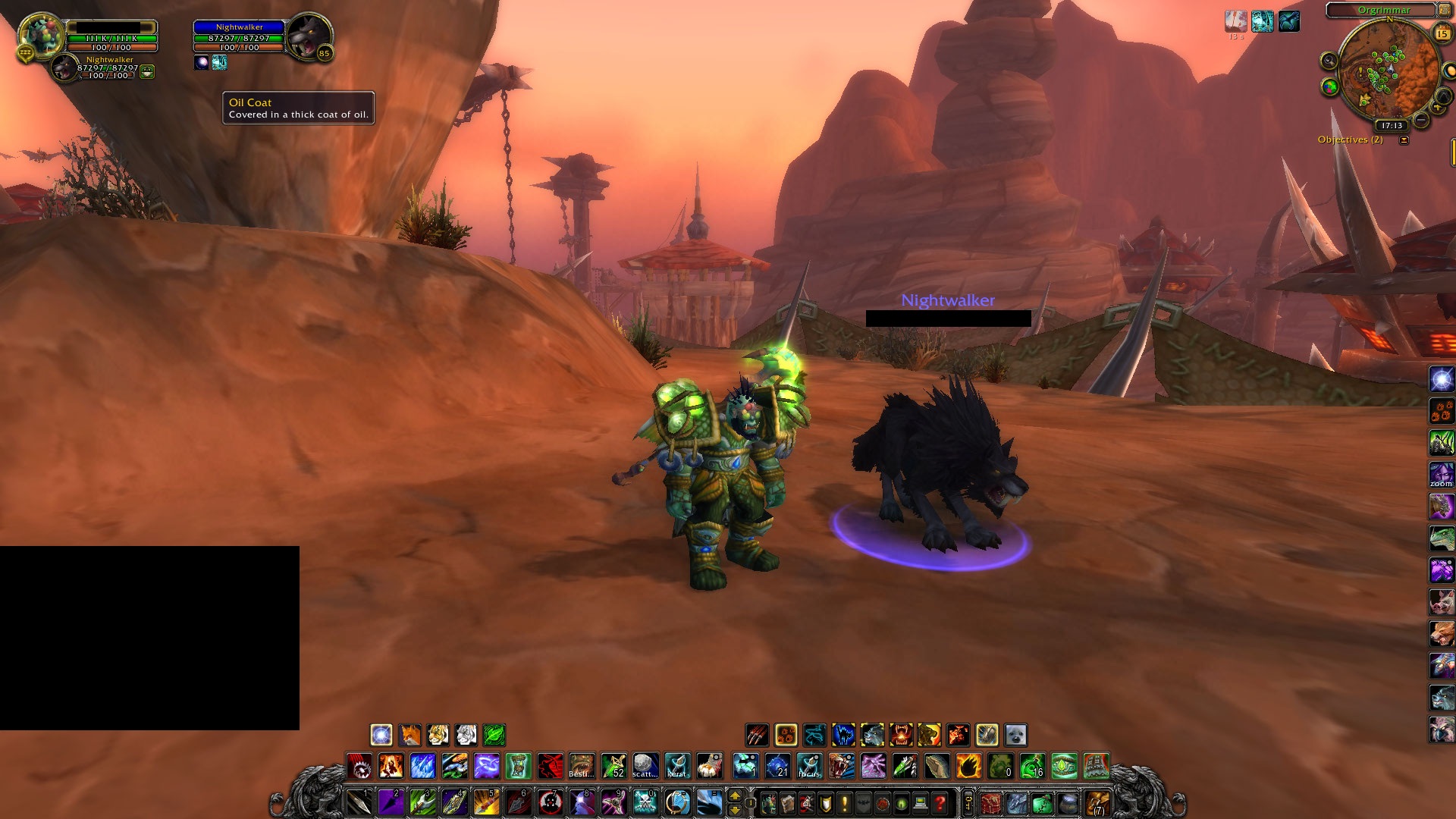Screen dimensions: 1456x819
Task: Select the fox aspect stance icon
Action: (409, 734)
